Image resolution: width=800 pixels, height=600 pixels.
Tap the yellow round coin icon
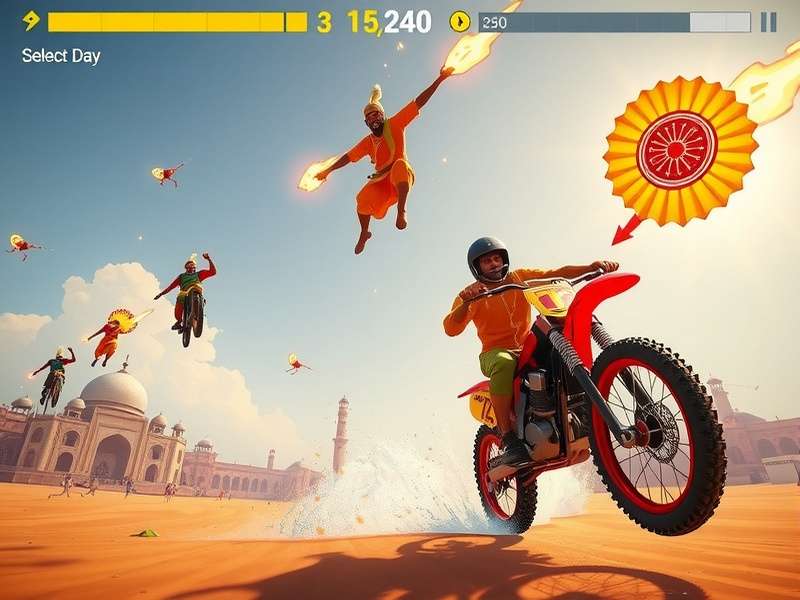click(459, 21)
